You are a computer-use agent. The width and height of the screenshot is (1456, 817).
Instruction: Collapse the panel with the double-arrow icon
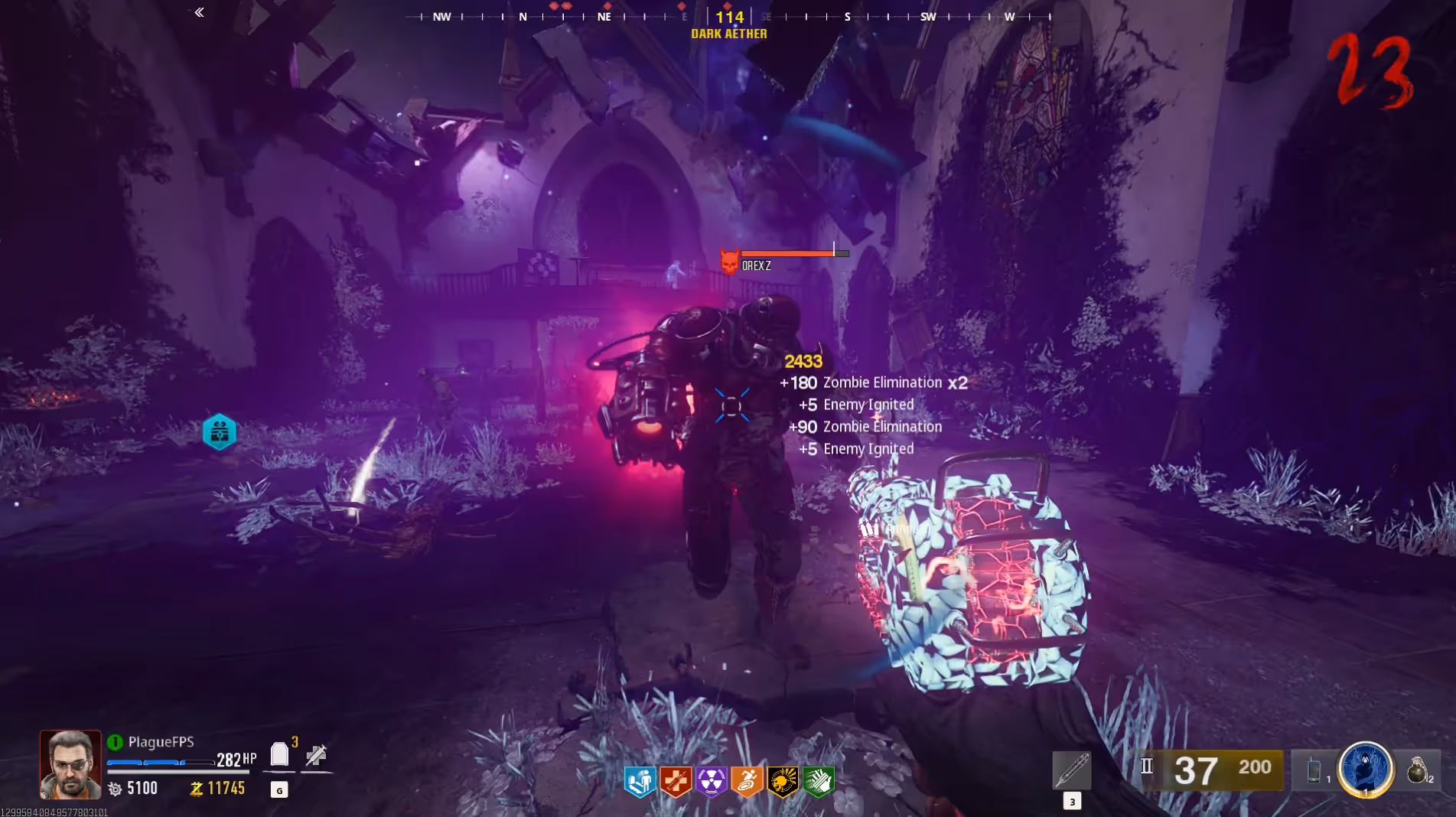199,12
